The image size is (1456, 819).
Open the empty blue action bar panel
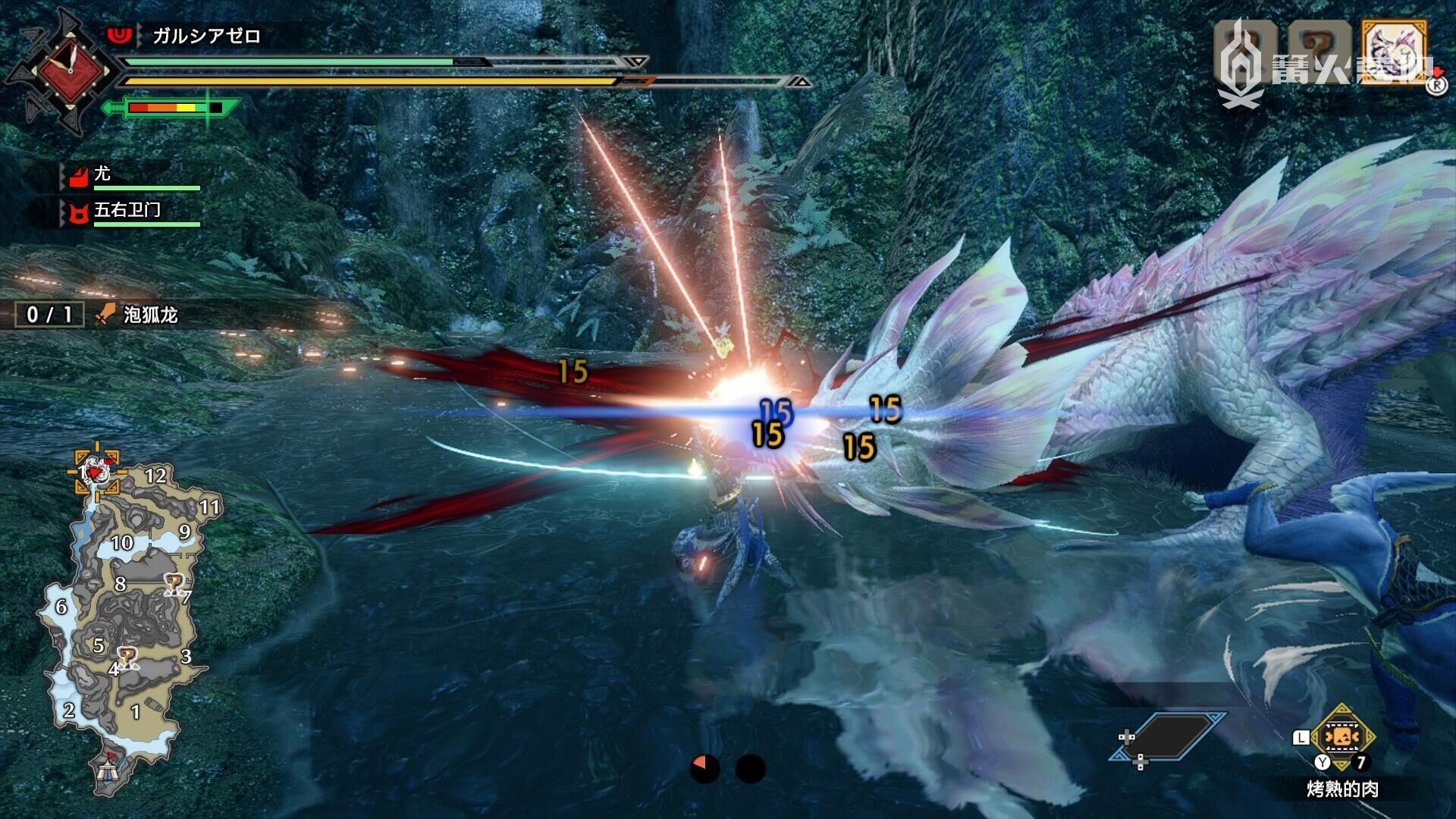tap(1168, 736)
